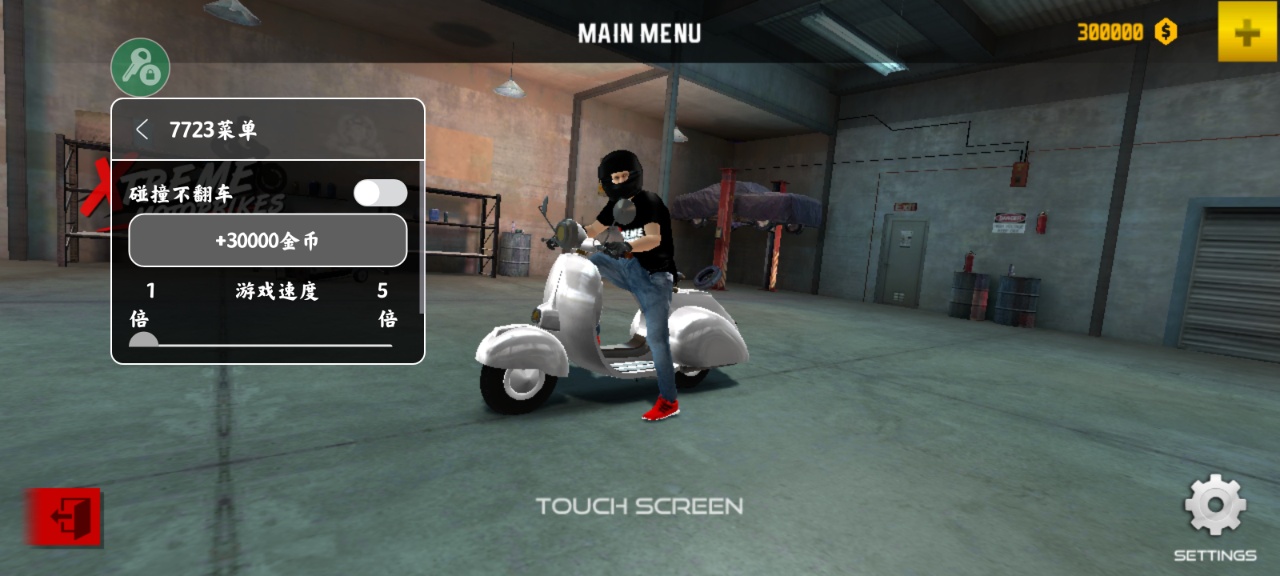Toggle the 碰撞不翻车 switch
This screenshot has width=1280, height=576.
pyautogui.click(x=380, y=193)
